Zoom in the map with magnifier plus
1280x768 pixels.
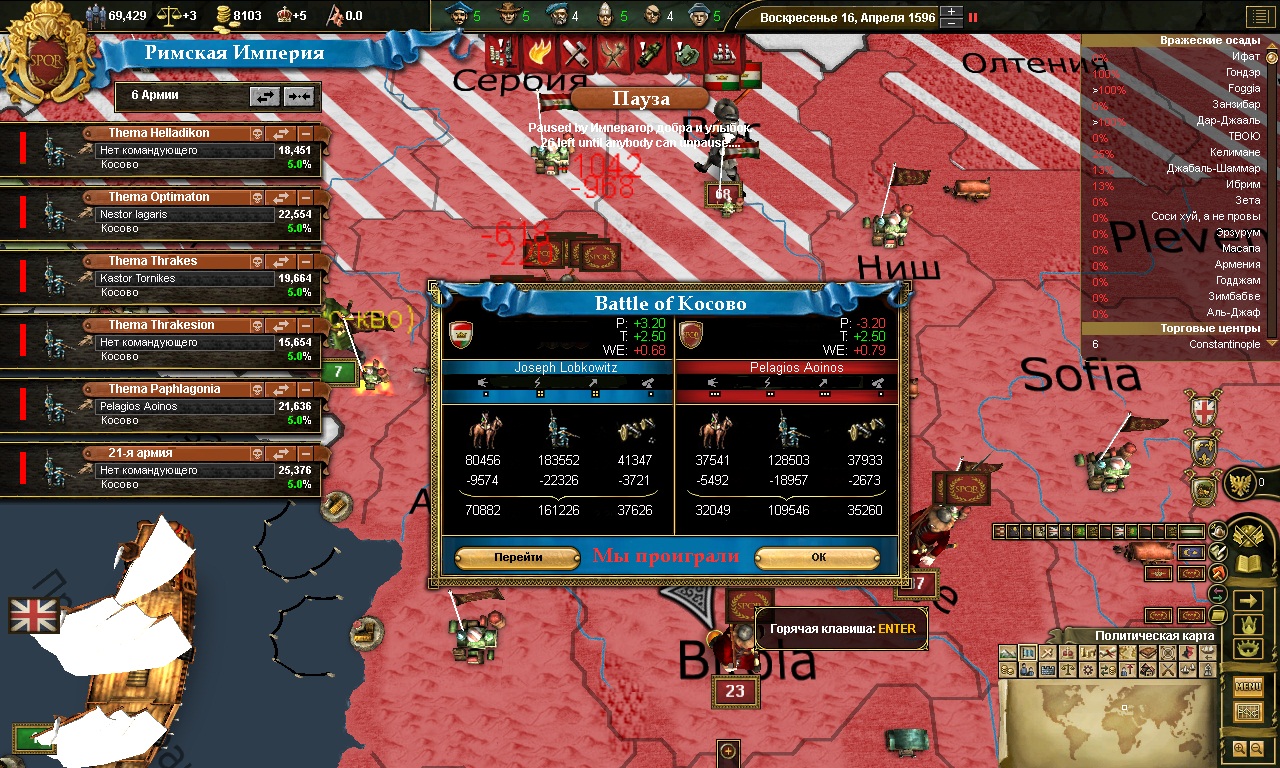pyautogui.click(x=1240, y=748)
